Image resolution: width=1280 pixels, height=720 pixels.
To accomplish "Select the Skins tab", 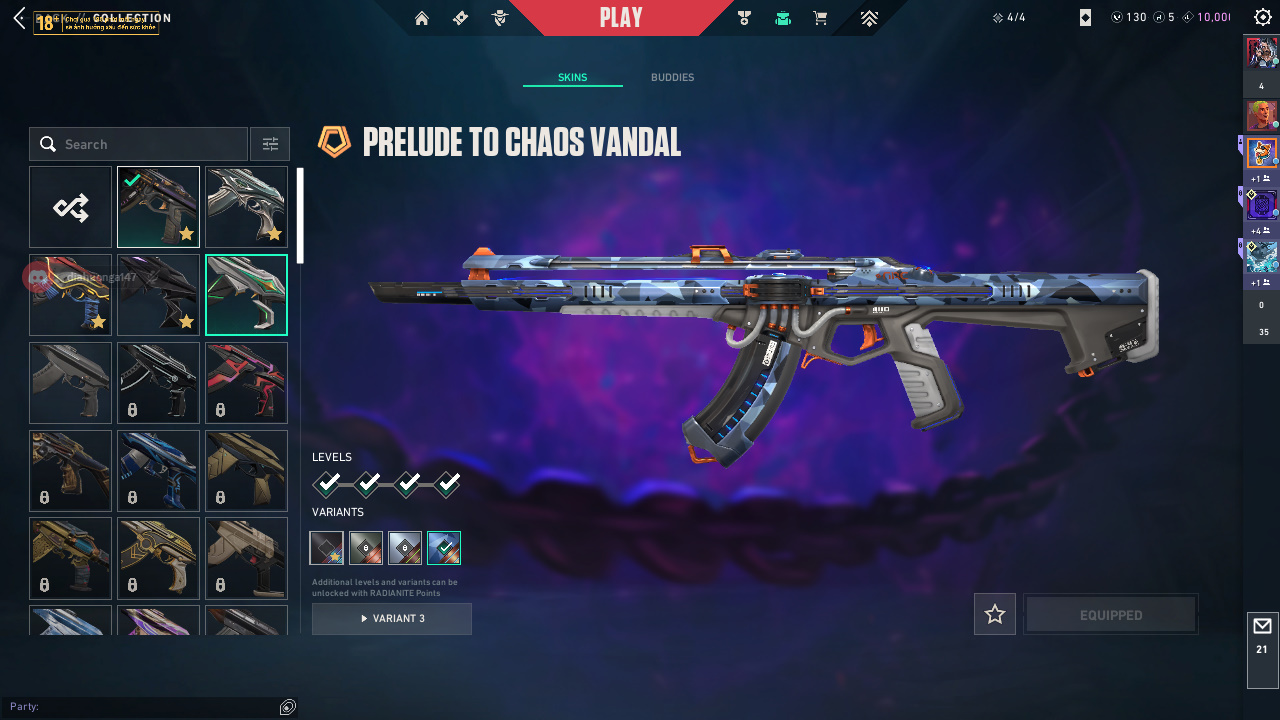I will point(572,78).
